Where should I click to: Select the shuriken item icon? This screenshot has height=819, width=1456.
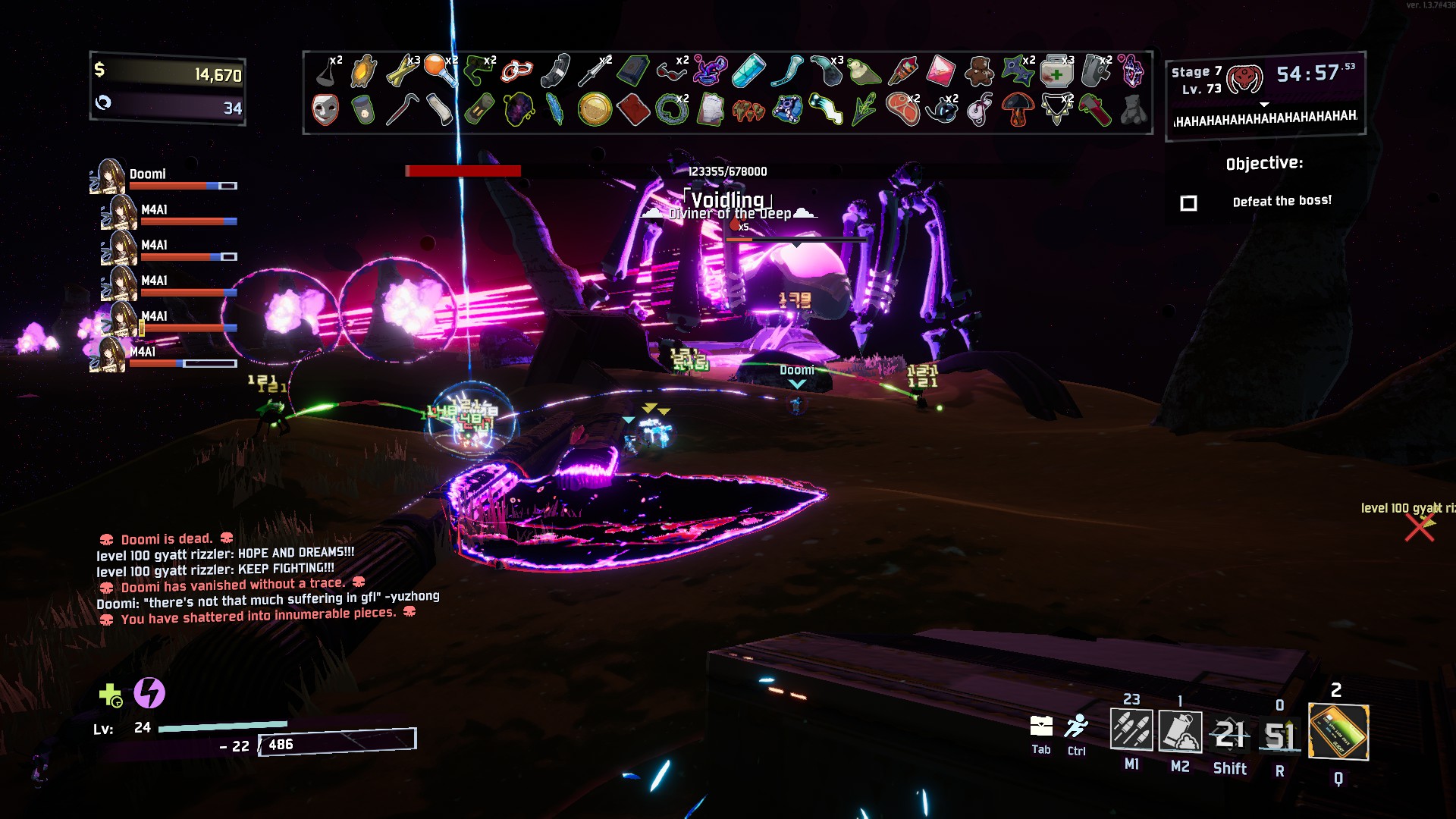click(1016, 71)
